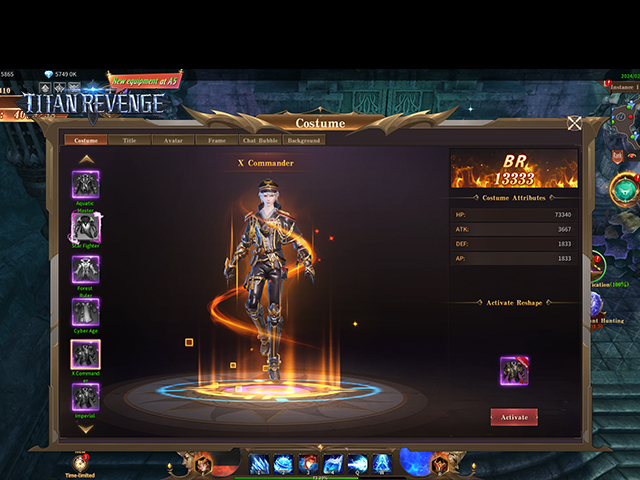Screen dimensions: 640x480
Task: Click the costume list up arrow
Action: [86, 158]
